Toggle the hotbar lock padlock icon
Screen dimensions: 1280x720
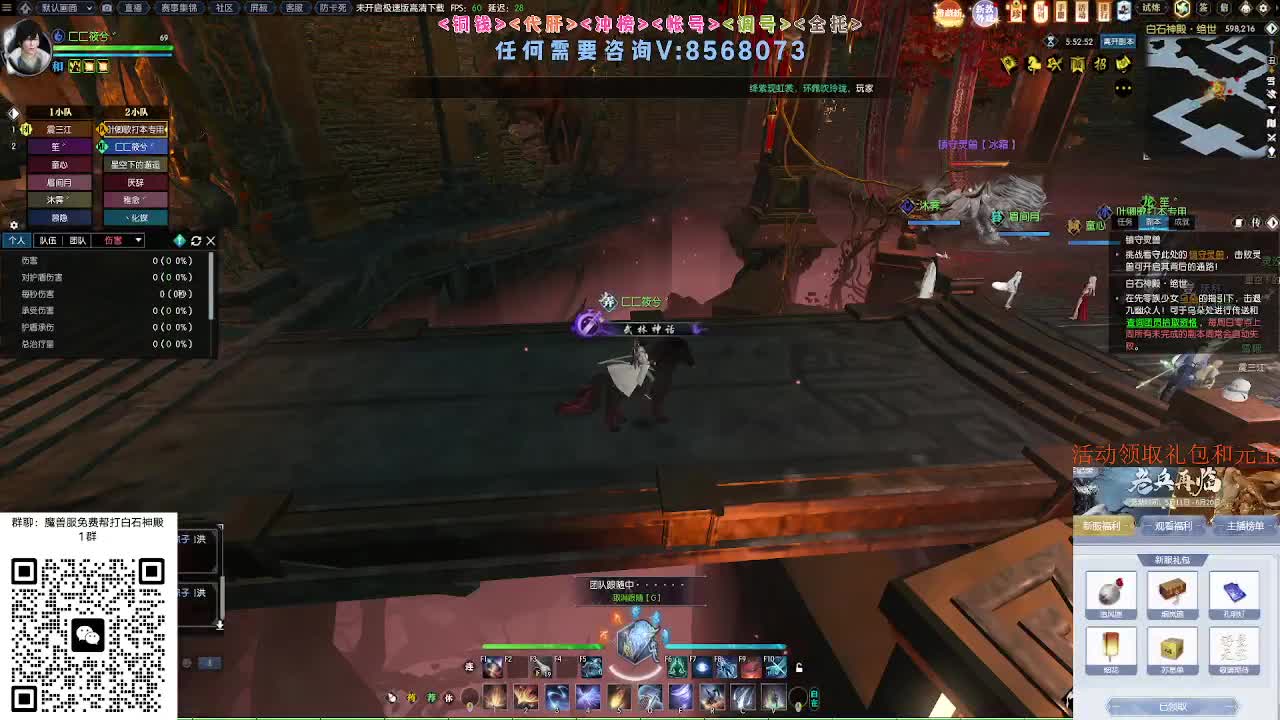point(798,669)
